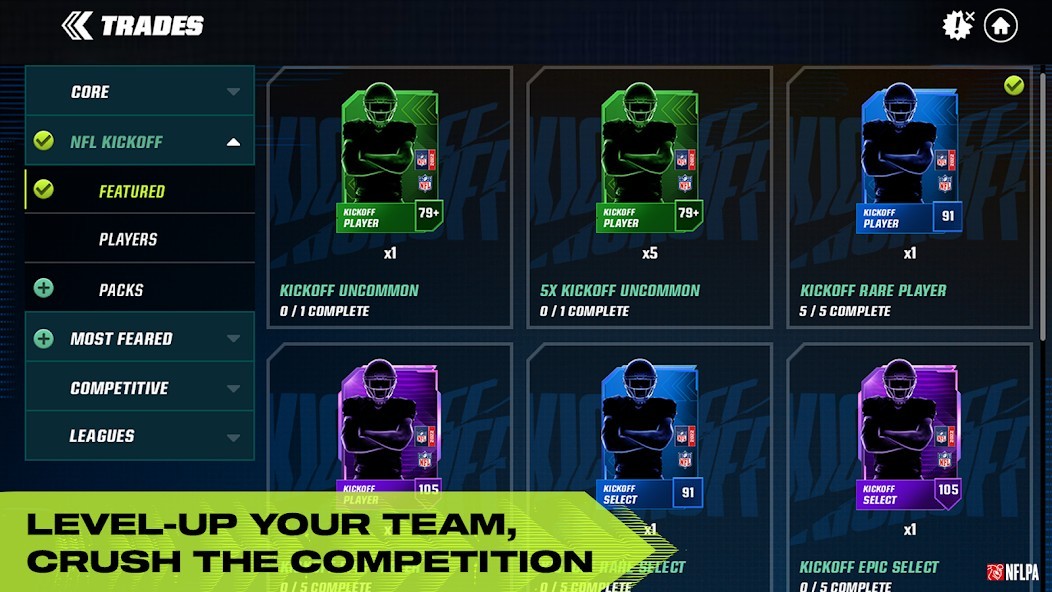Select the purple Kickoff Player 105 trade

tap(390, 430)
